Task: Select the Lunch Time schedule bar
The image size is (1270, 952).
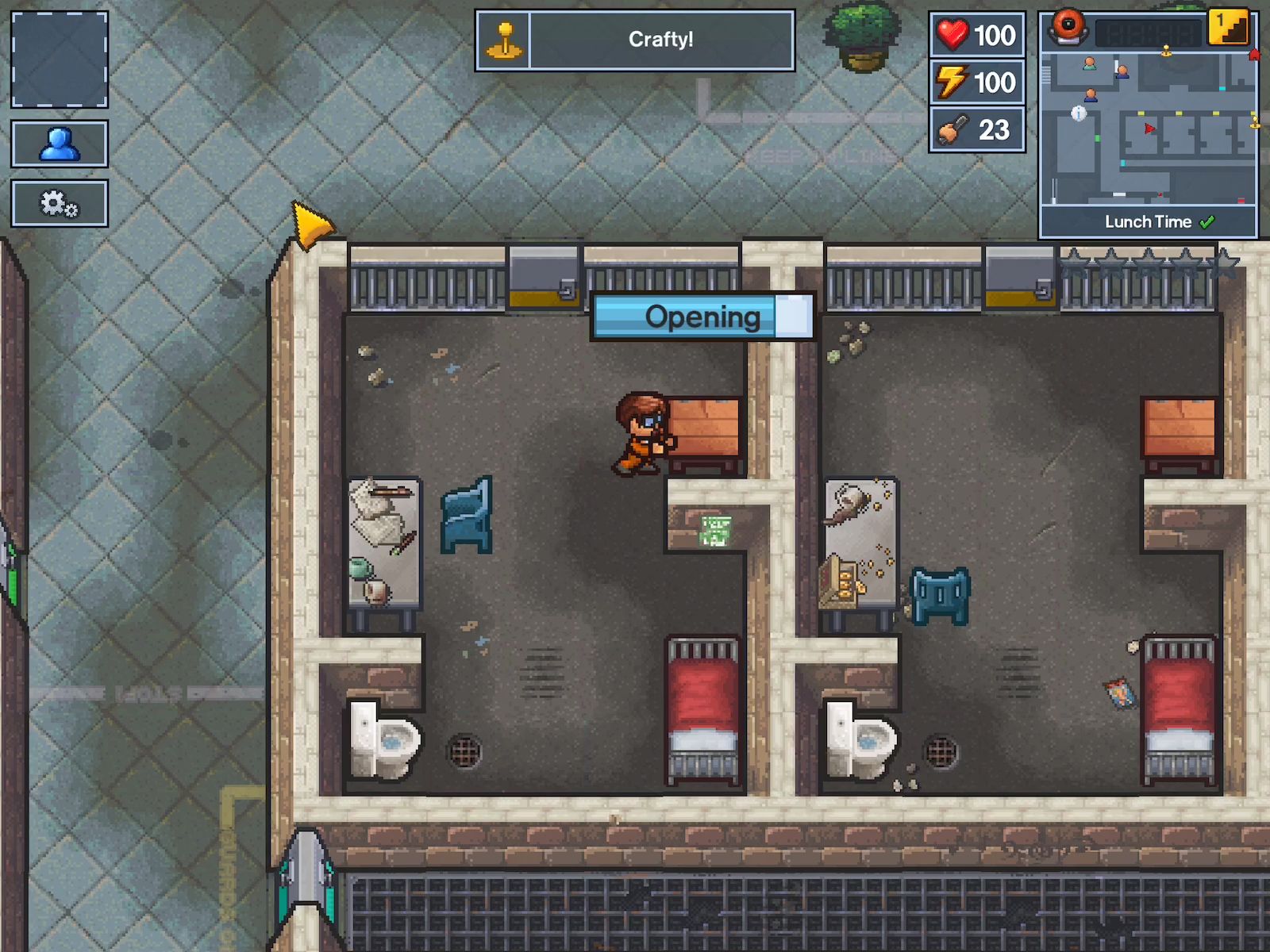Action: tap(1149, 222)
